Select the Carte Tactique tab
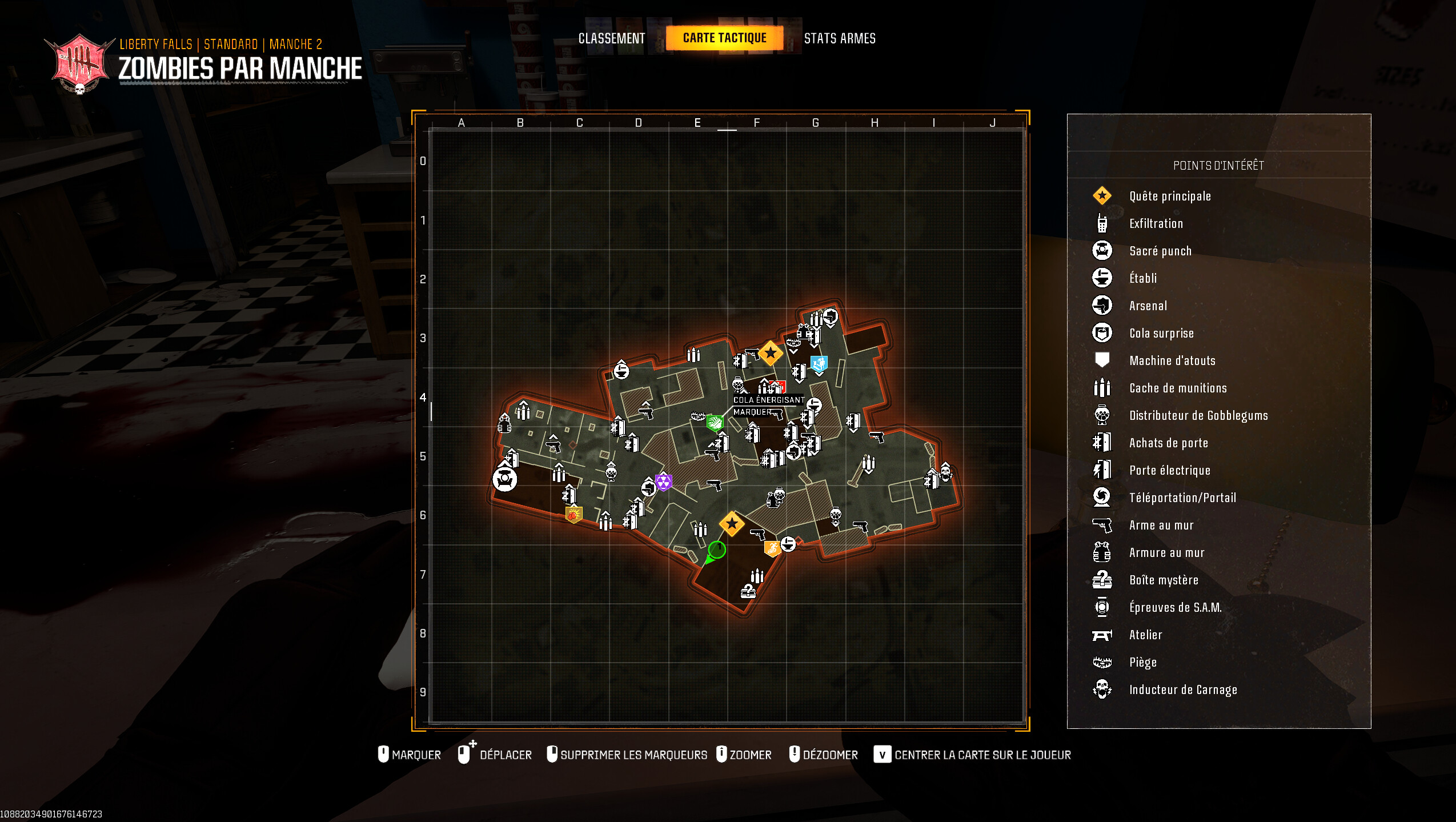The width and height of the screenshot is (1456, 822). (724, 38)
